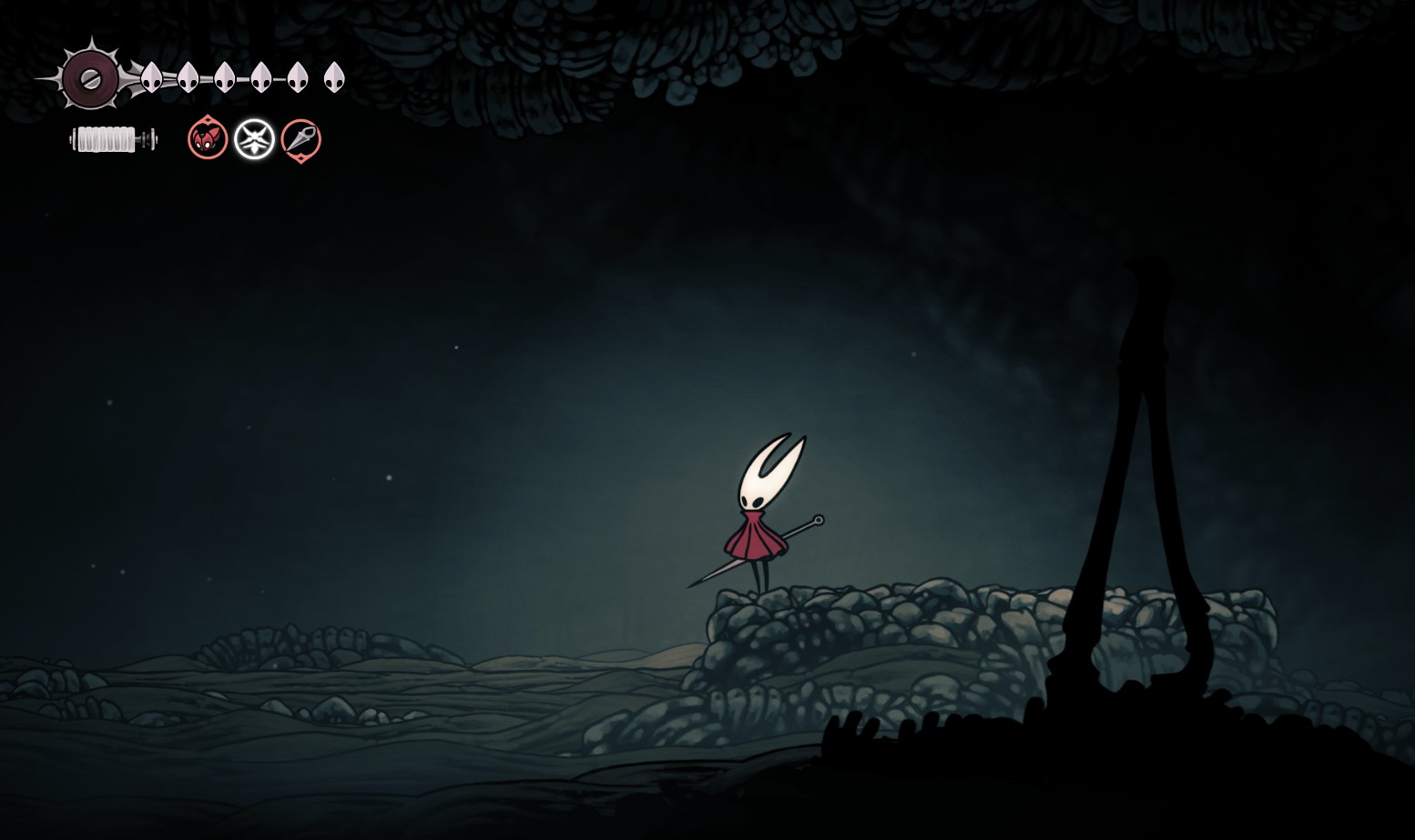This screenshot has width=1415, height=840.
Task: Choose the throwing dagger tool icon
Action: click(300, 139)
